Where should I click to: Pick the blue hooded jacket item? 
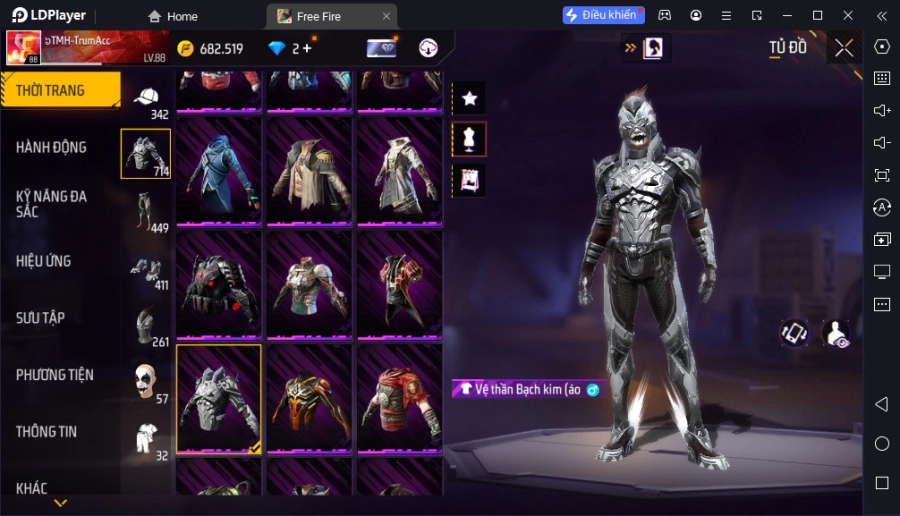(219, 171)
